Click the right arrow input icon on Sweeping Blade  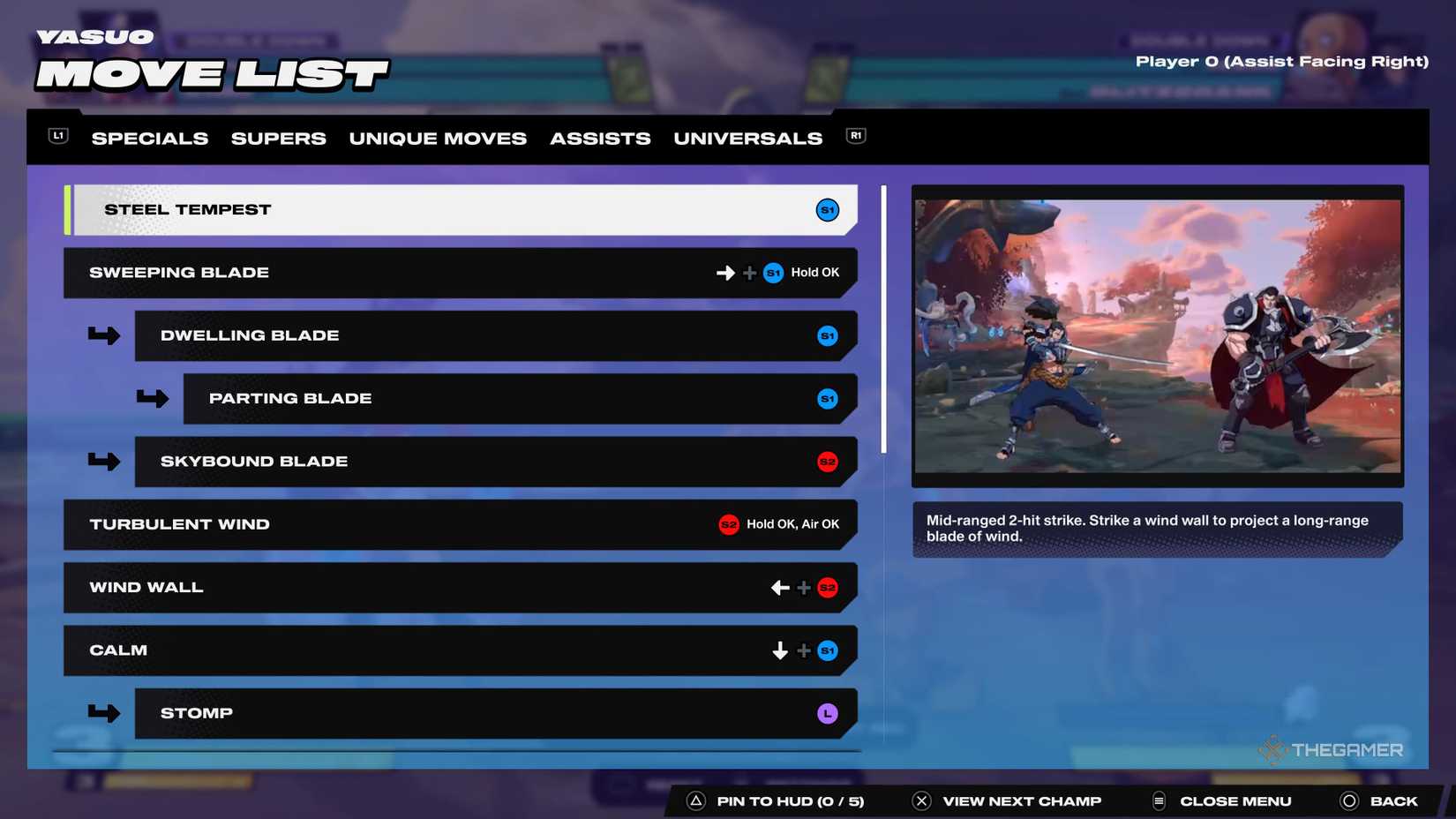[x=725, y=273]
